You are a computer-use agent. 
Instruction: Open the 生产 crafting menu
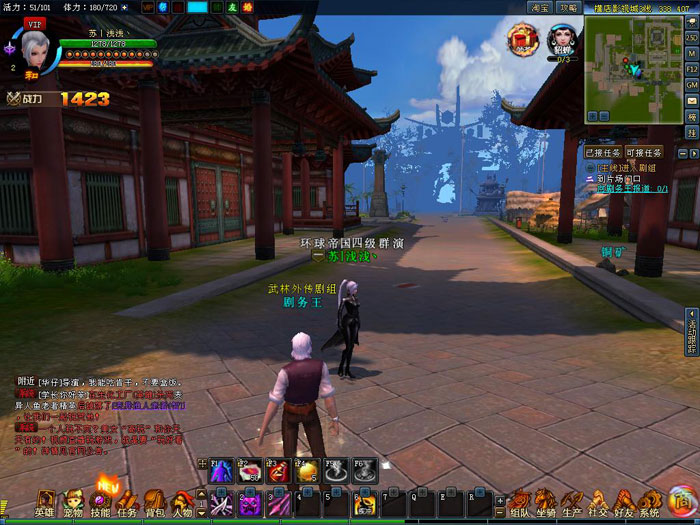pyautogui.click(x=571, y=501)
